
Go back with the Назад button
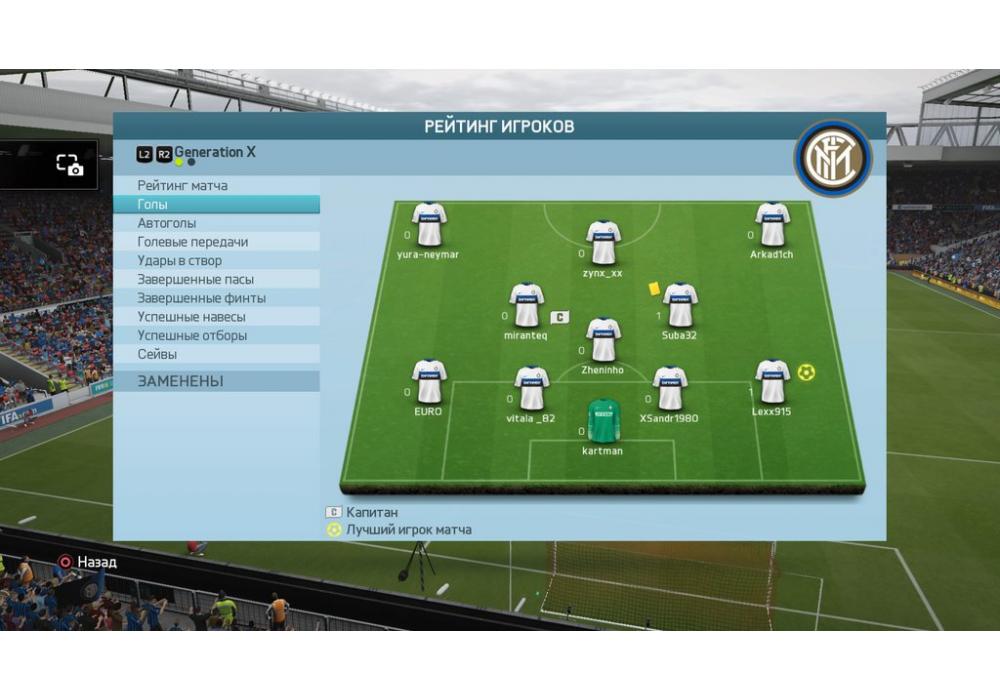pyautogui.click(x=87, y=562)
